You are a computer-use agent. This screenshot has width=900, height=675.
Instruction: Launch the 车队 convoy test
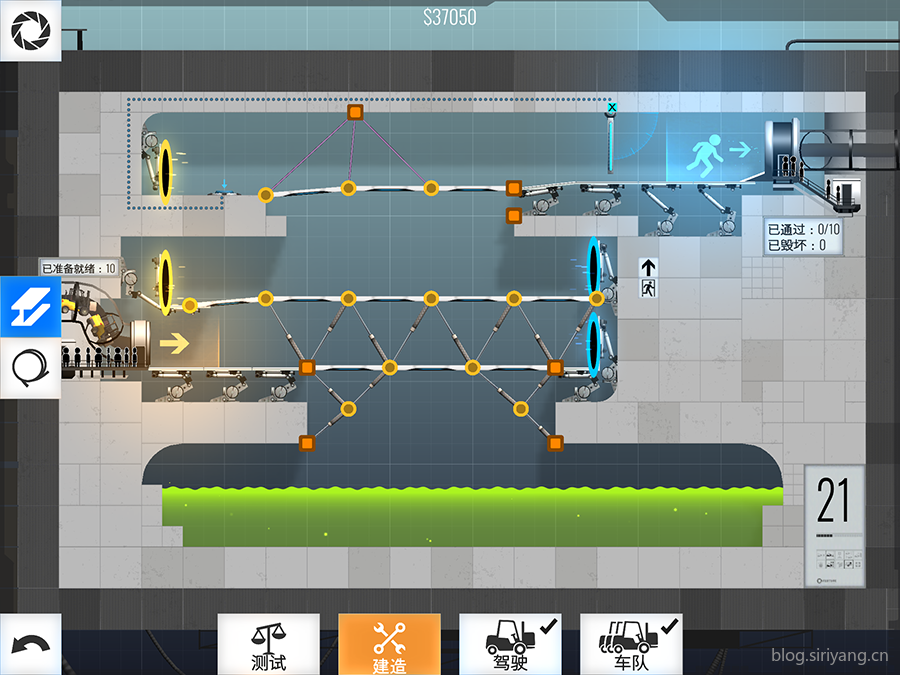(631, 644)
